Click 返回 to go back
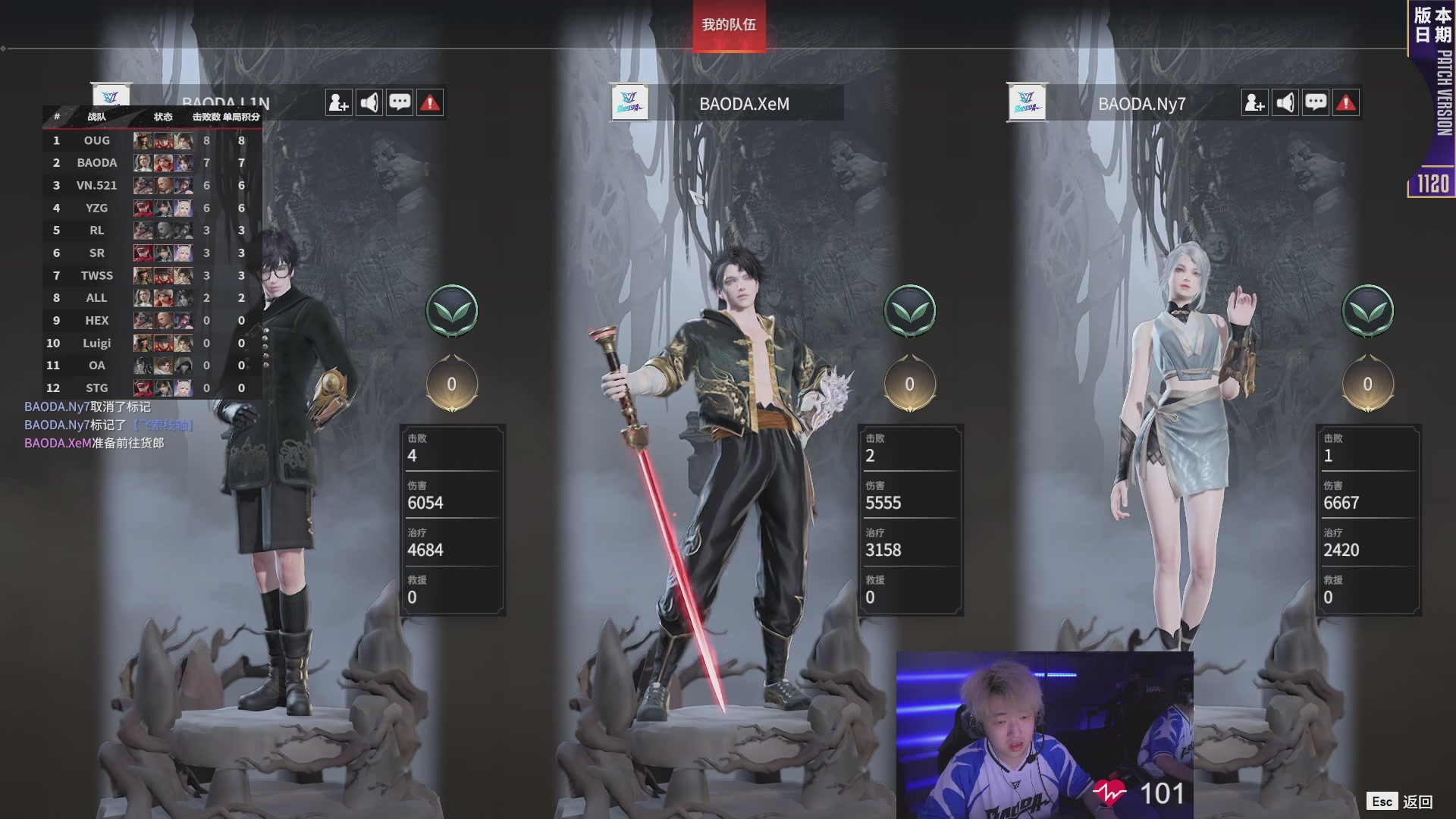Screen dimensions: 1456x819 (1417, 802)
